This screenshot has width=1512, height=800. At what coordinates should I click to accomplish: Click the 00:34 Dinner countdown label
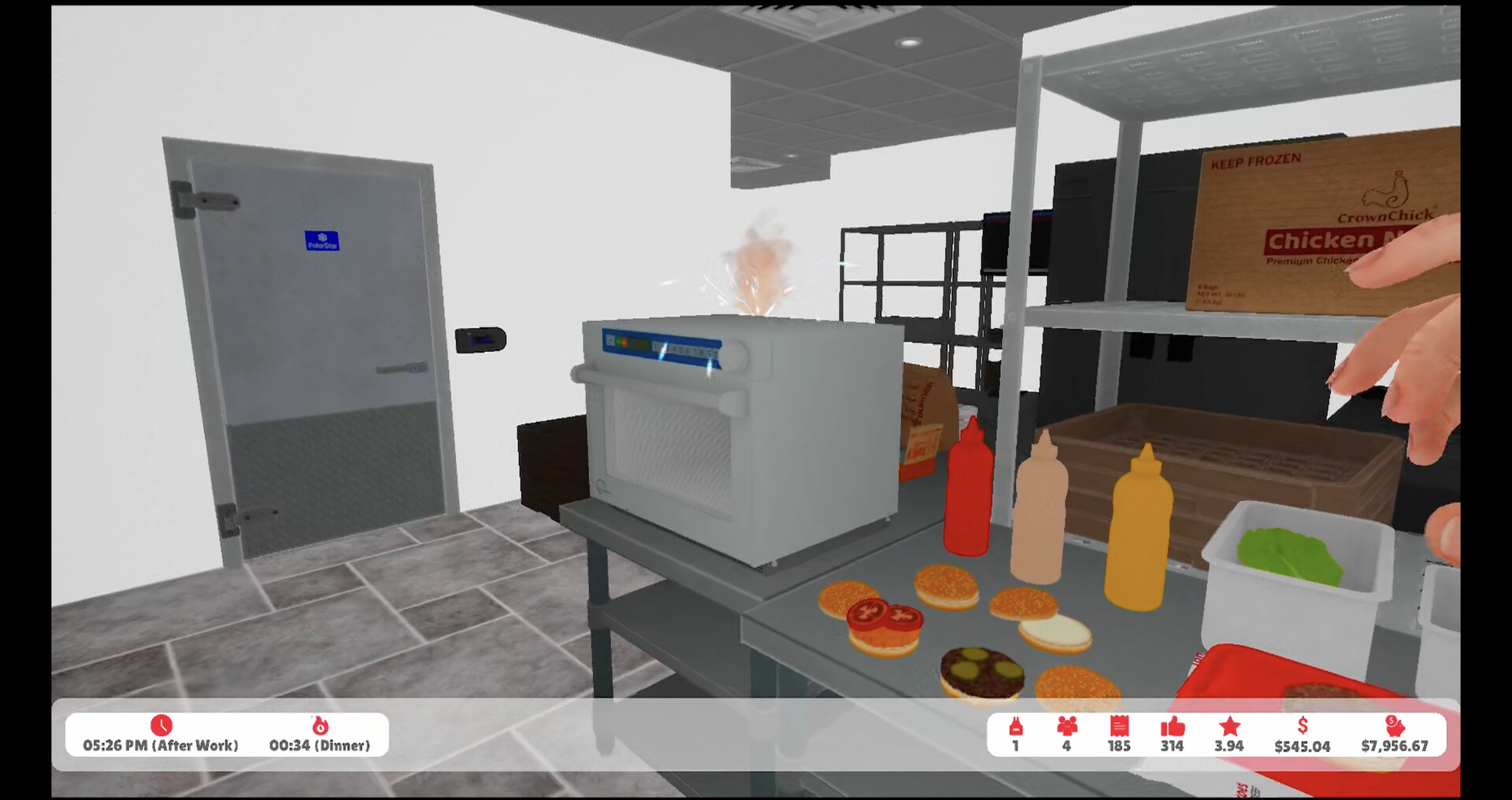(321, 745)
